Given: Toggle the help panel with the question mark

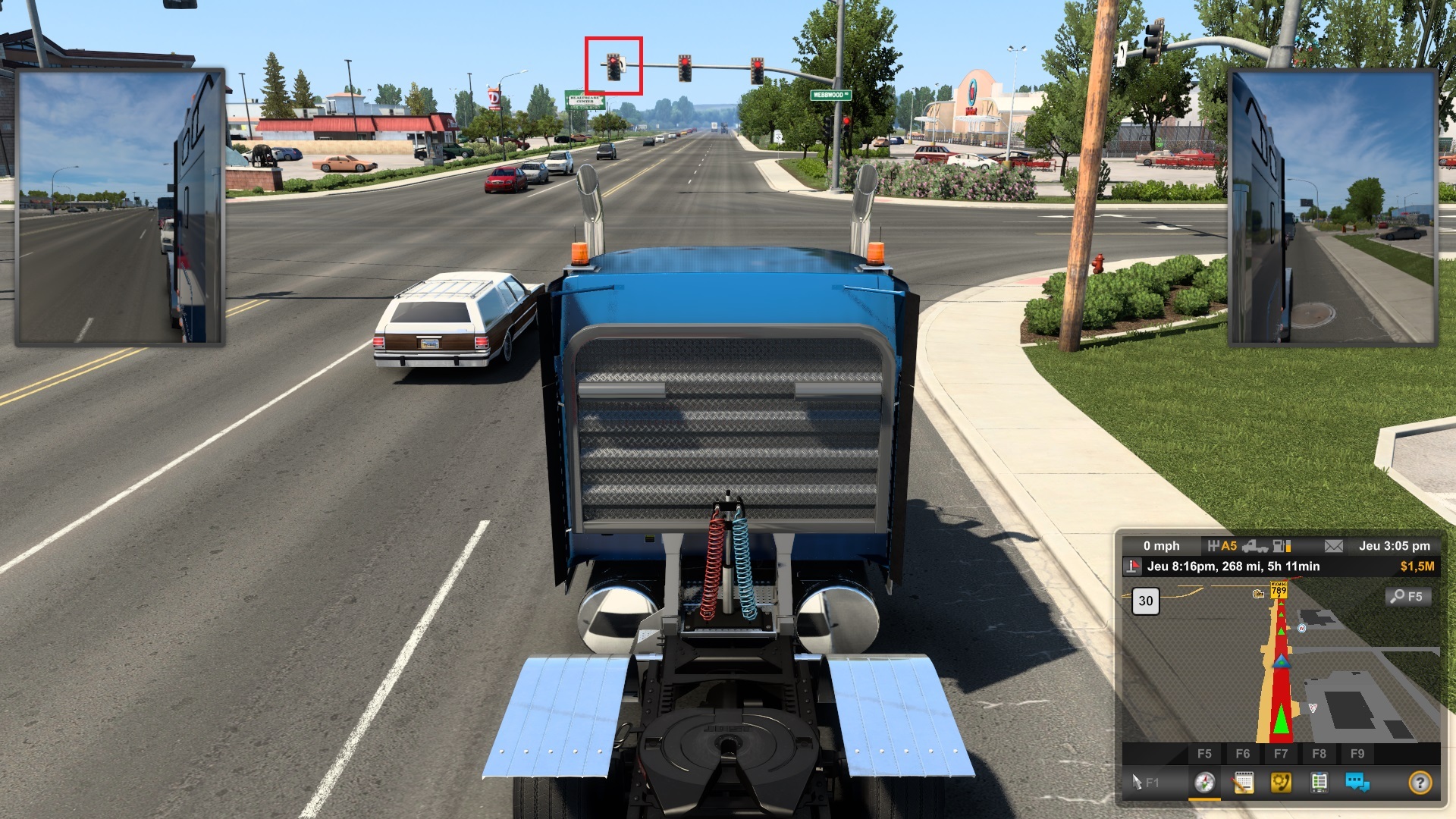Looking at the screenshot, I should (1420, 782).
